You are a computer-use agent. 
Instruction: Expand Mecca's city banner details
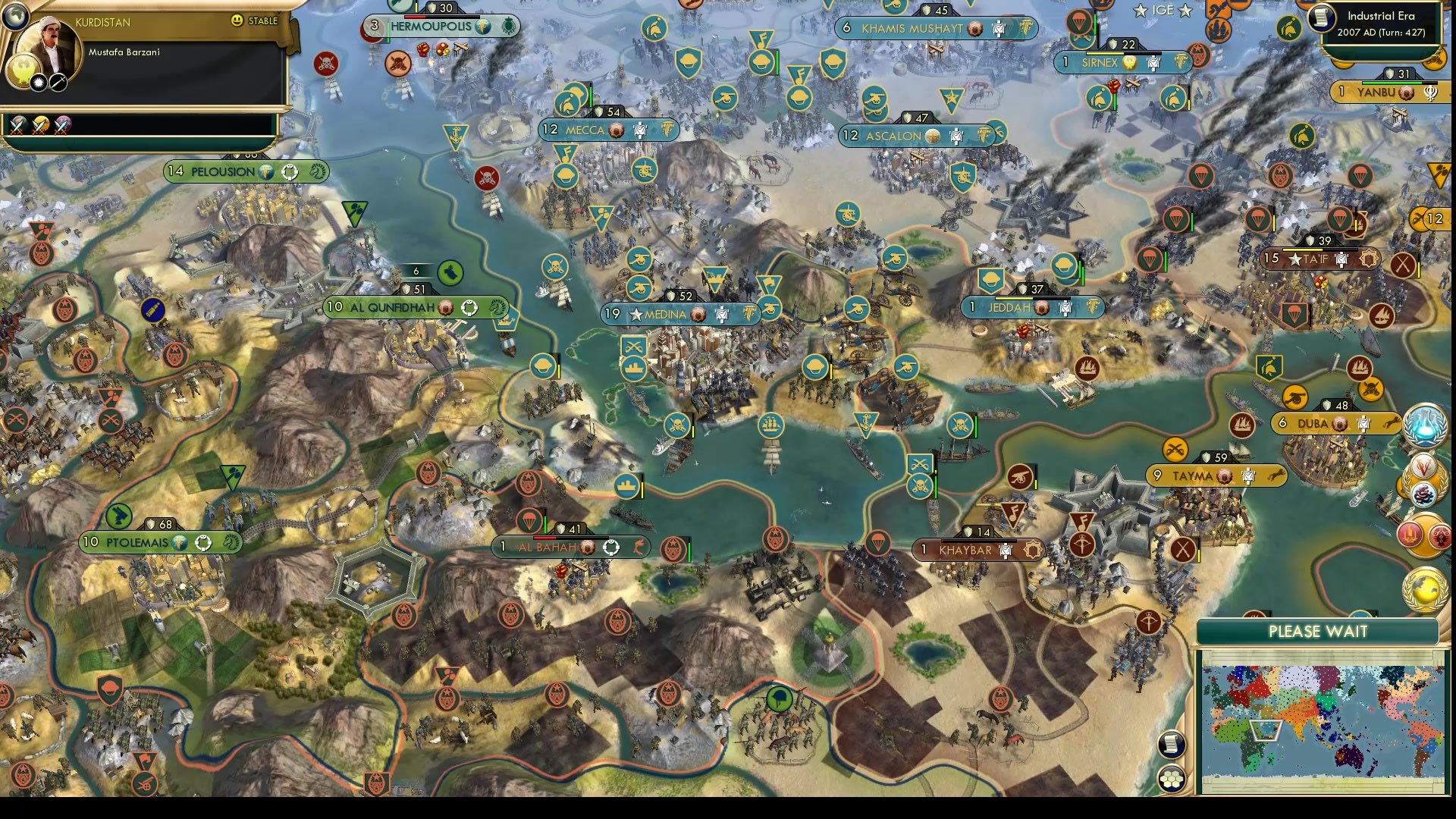[607, 130]
